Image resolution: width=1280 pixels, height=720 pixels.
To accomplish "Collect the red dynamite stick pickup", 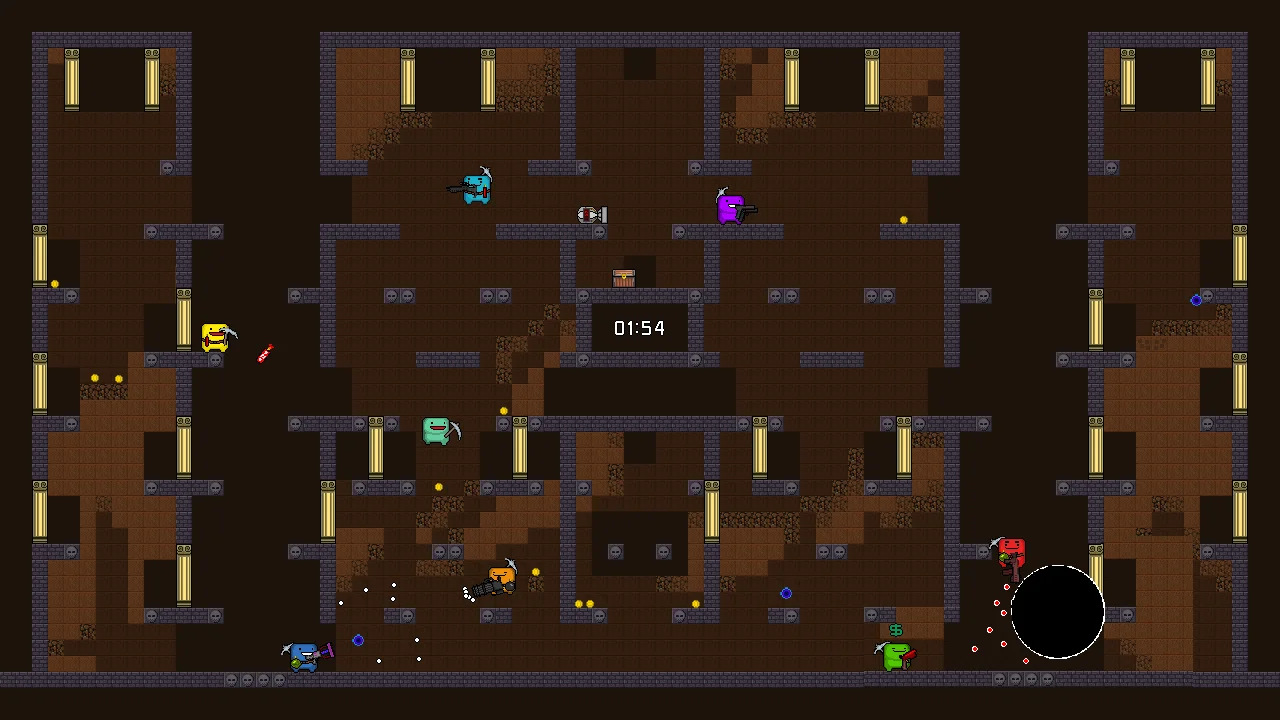I will pos(264,353).
